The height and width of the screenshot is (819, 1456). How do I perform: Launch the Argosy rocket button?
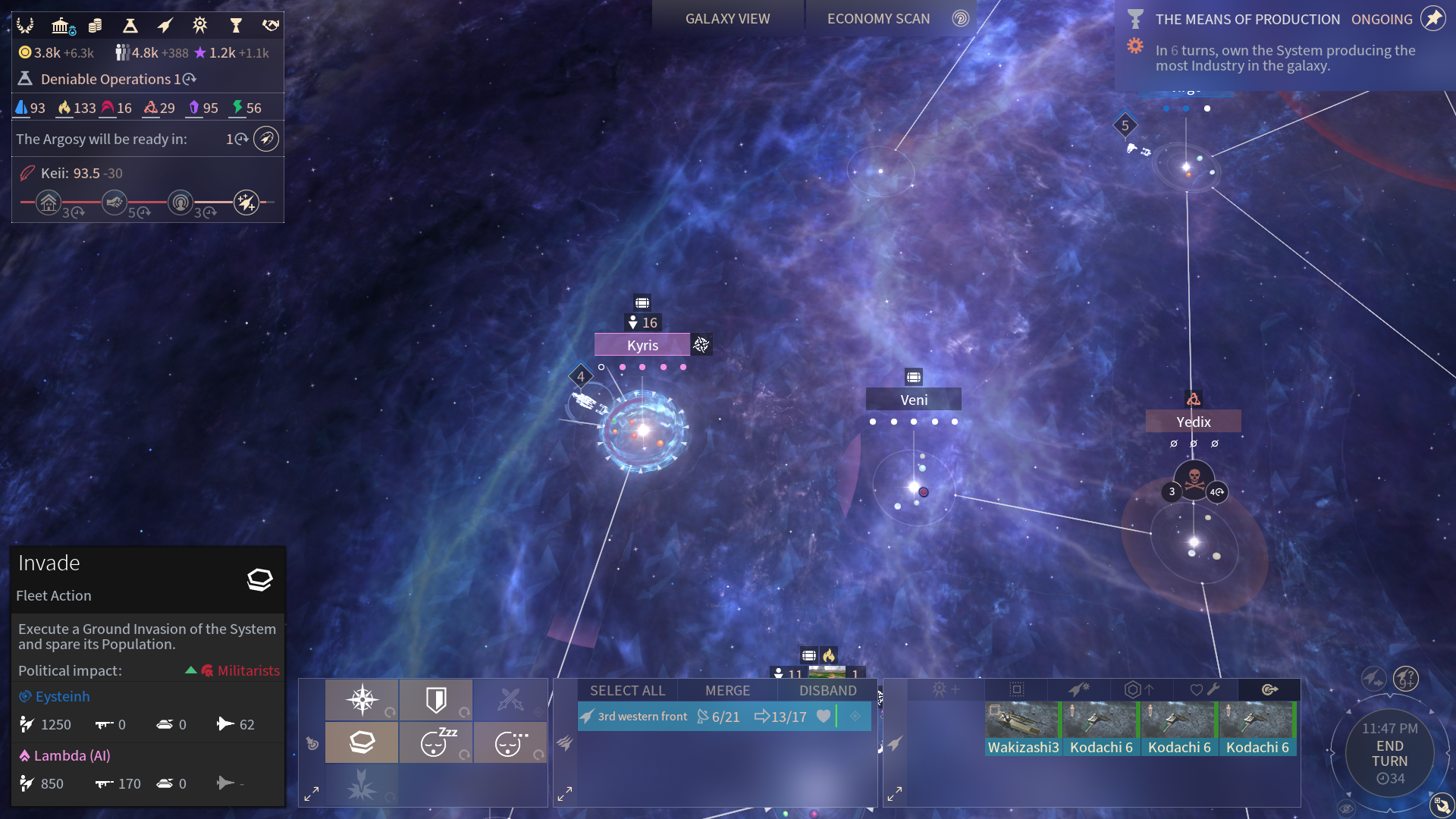tap(266, 139)
